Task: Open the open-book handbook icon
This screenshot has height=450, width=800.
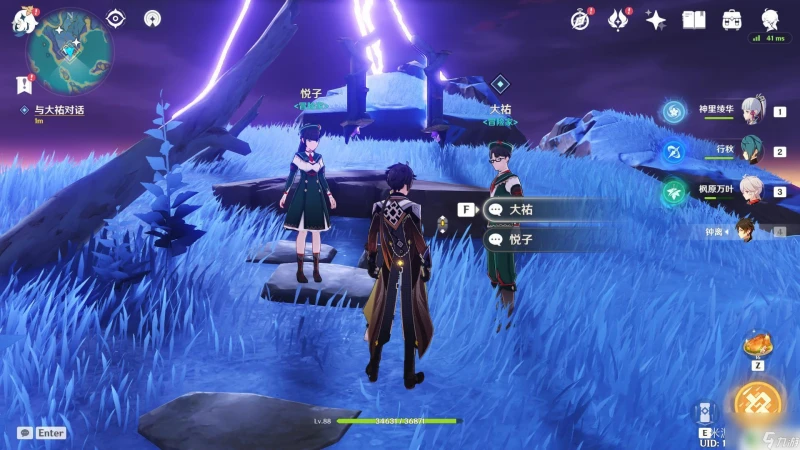Action: click(694, 19)
